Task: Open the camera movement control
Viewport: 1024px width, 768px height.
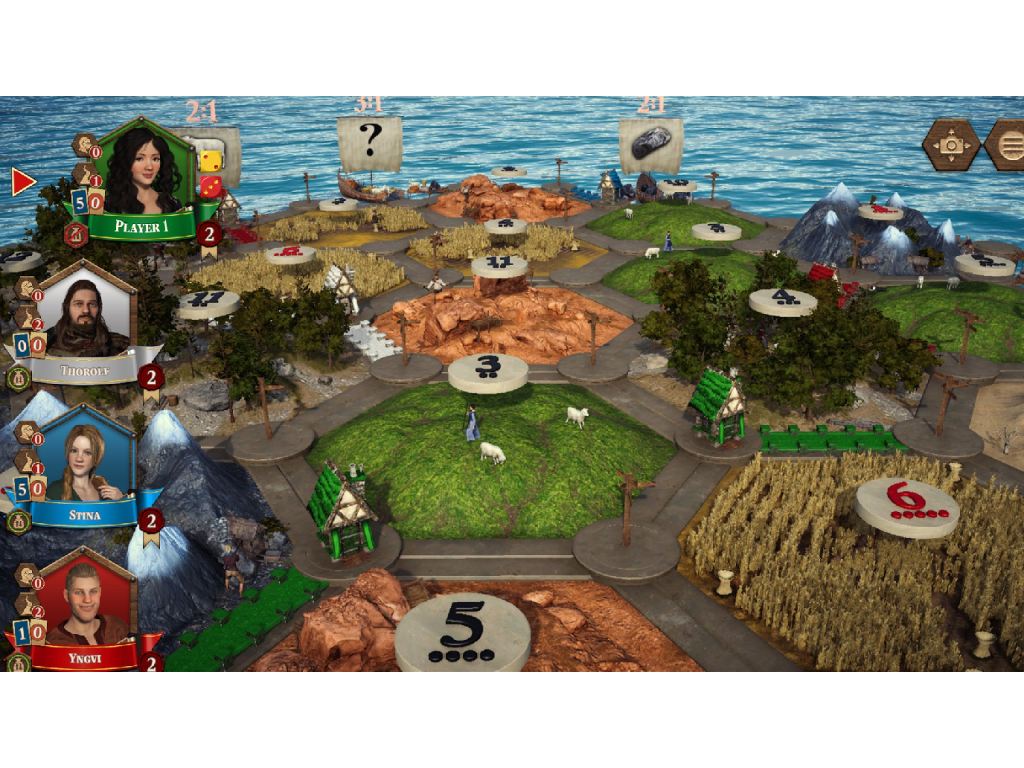Action: [x=951, y=146]
